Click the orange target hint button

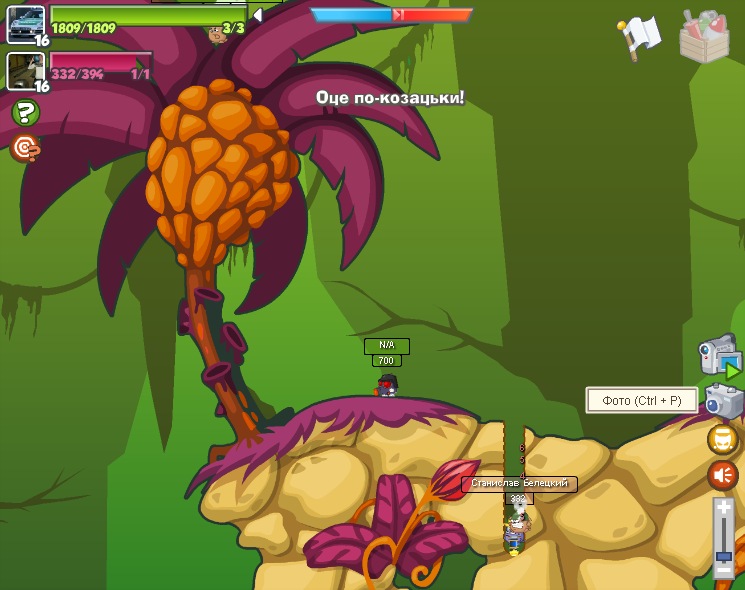[25, 149]
